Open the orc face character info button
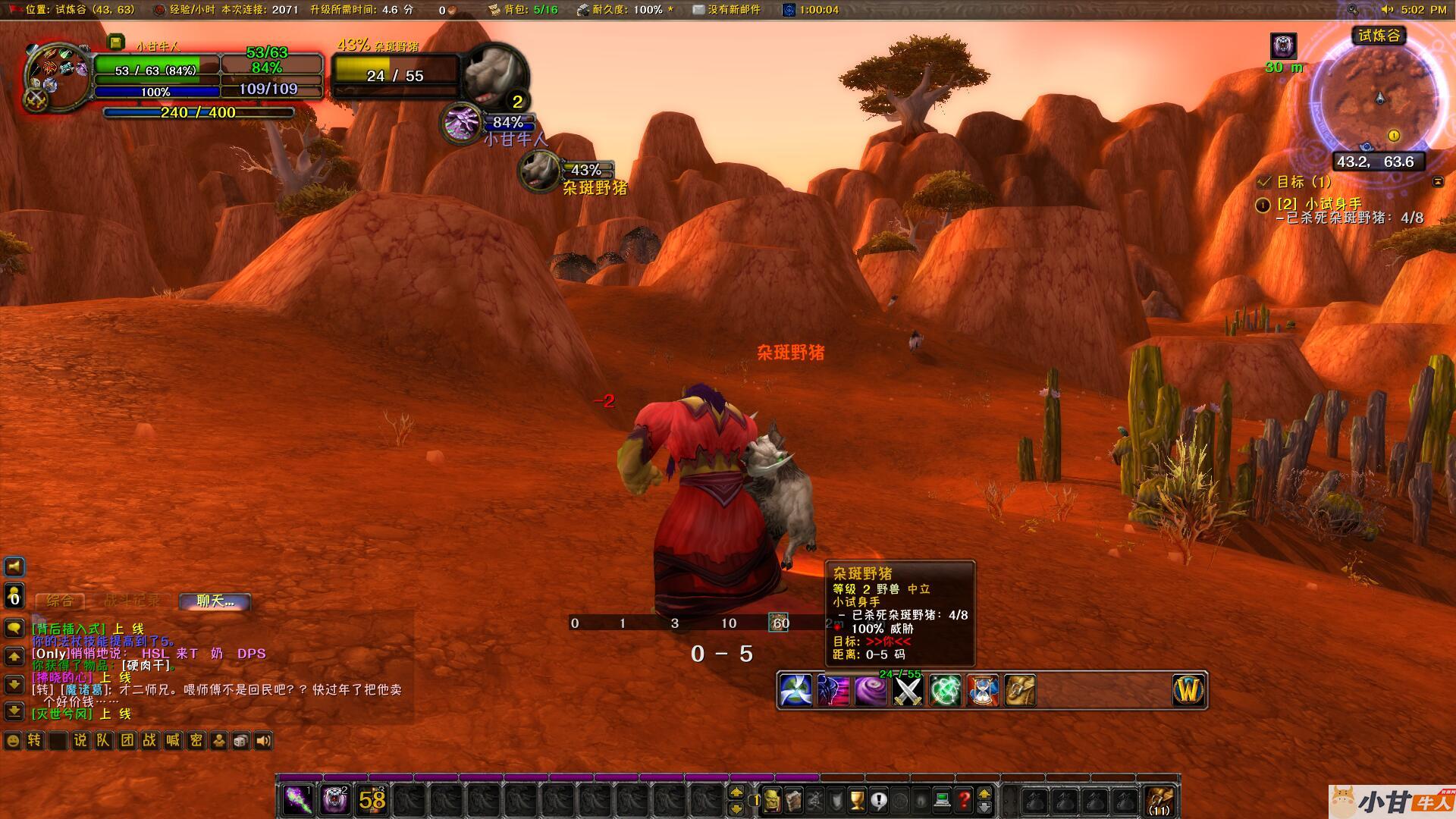The width and height of the screenshot is (1456, 819). 773,799
